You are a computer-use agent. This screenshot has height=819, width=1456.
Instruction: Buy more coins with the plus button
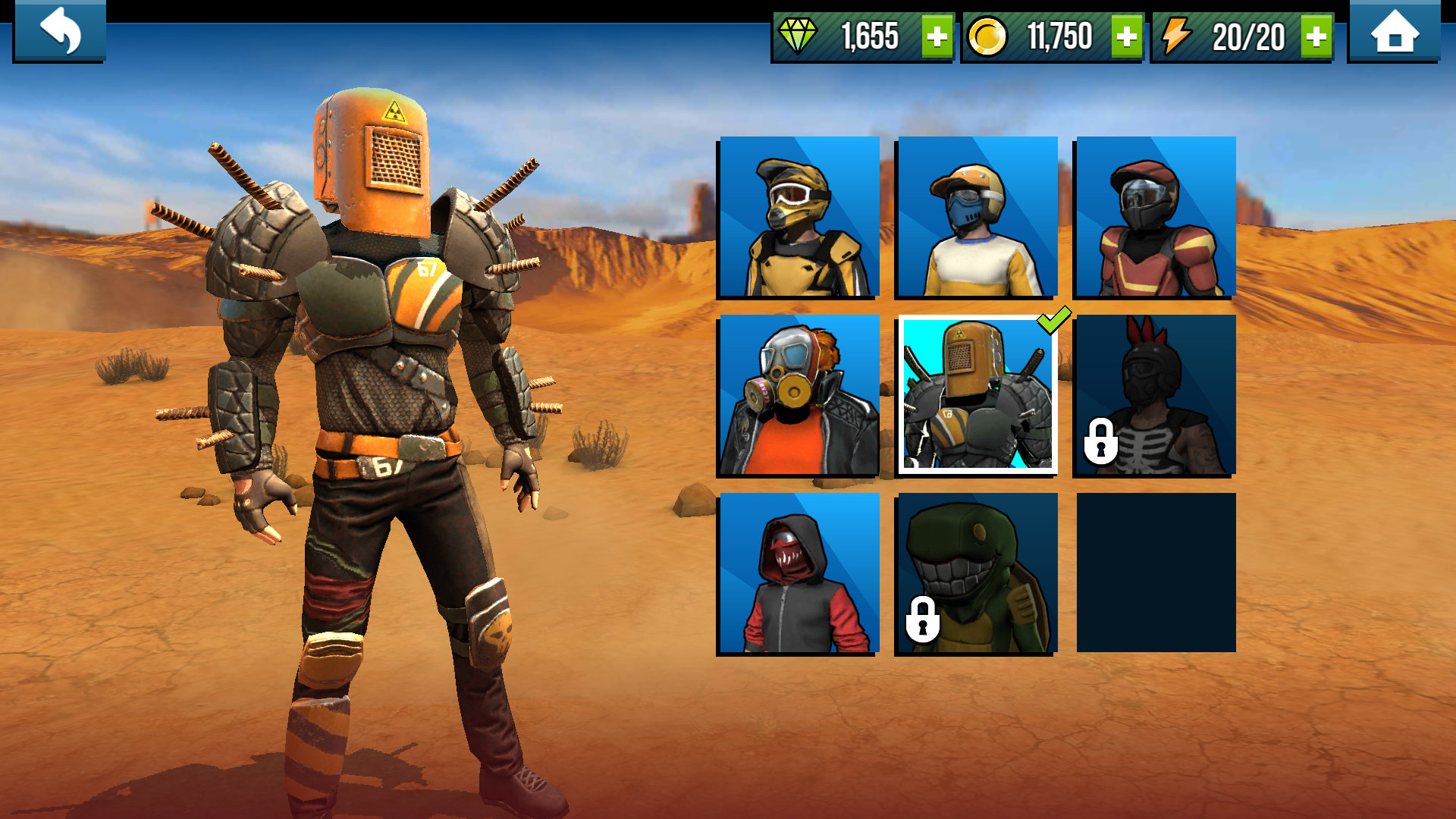(x=1126, y=35)
